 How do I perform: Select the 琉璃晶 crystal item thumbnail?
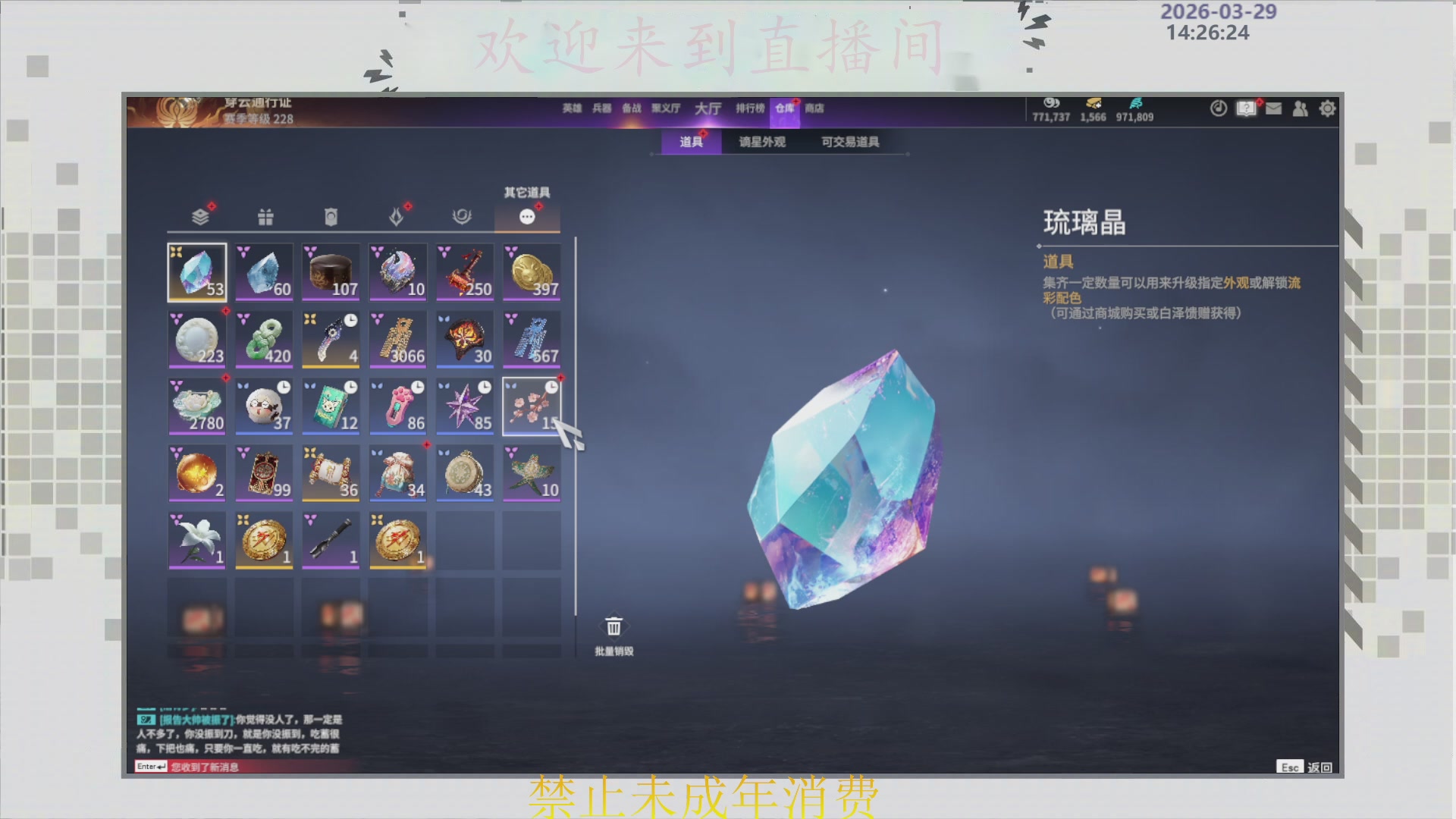tap(197, 271)
